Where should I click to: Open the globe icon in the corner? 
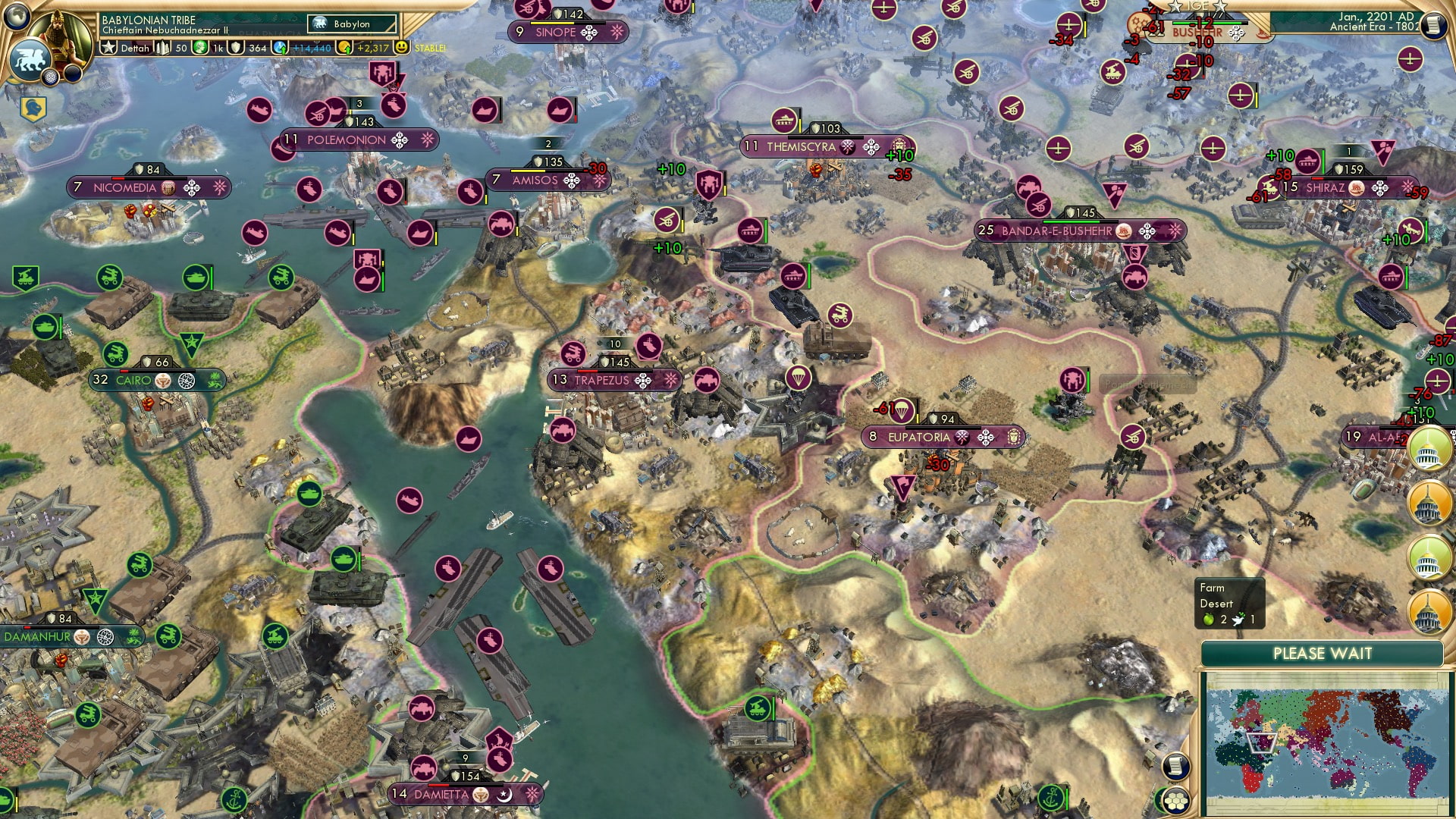click(15, 14)
